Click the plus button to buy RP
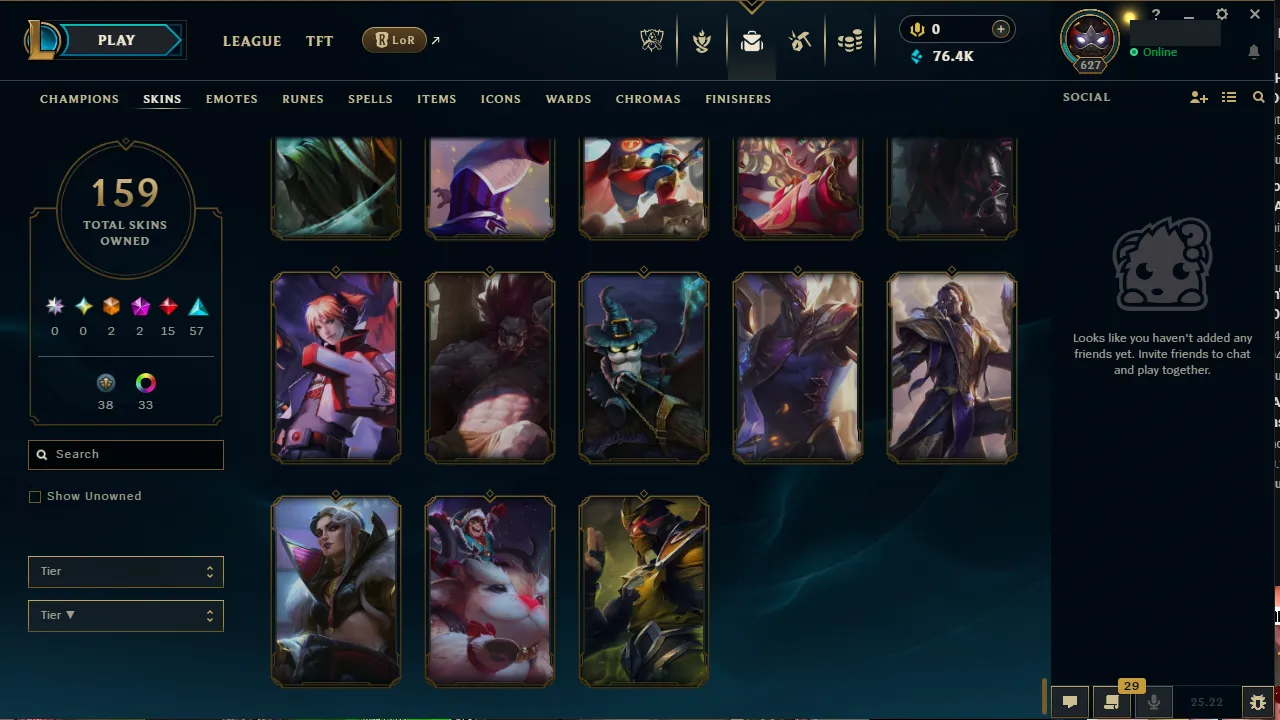Image resolution: width=1280 pixels, height=720 pixels. click(x=1000, y=29)
